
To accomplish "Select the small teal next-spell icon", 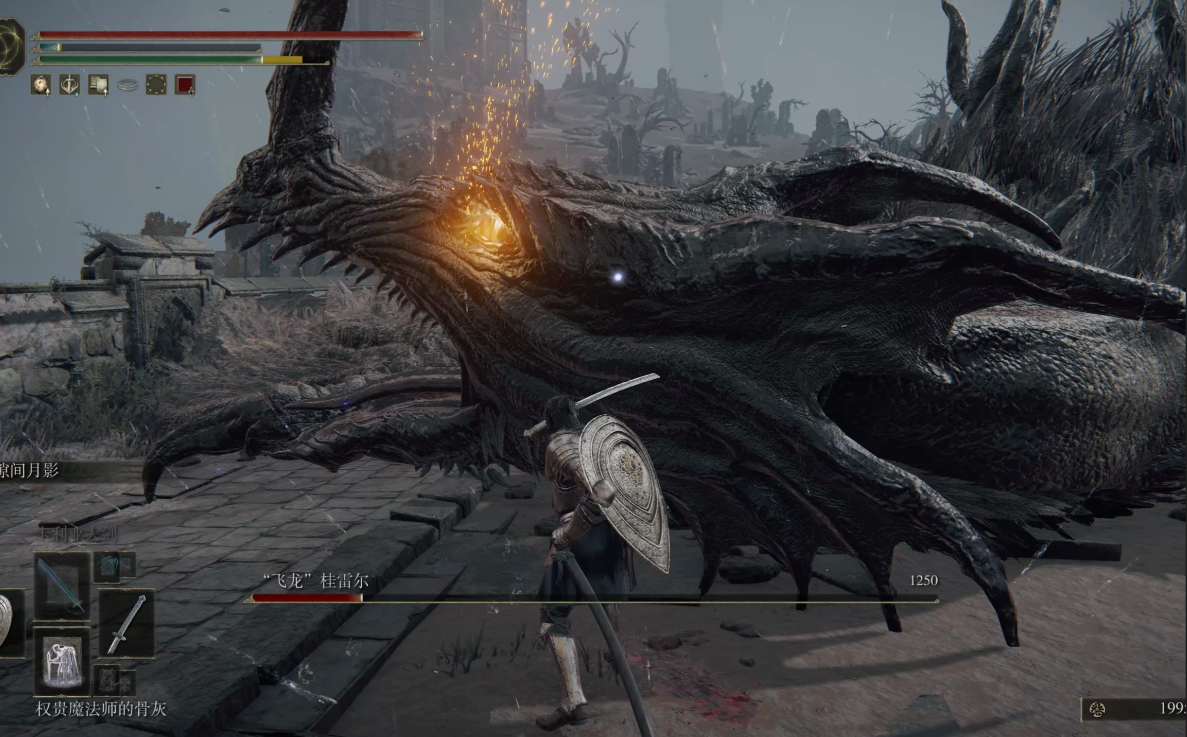I will (108, 566).
